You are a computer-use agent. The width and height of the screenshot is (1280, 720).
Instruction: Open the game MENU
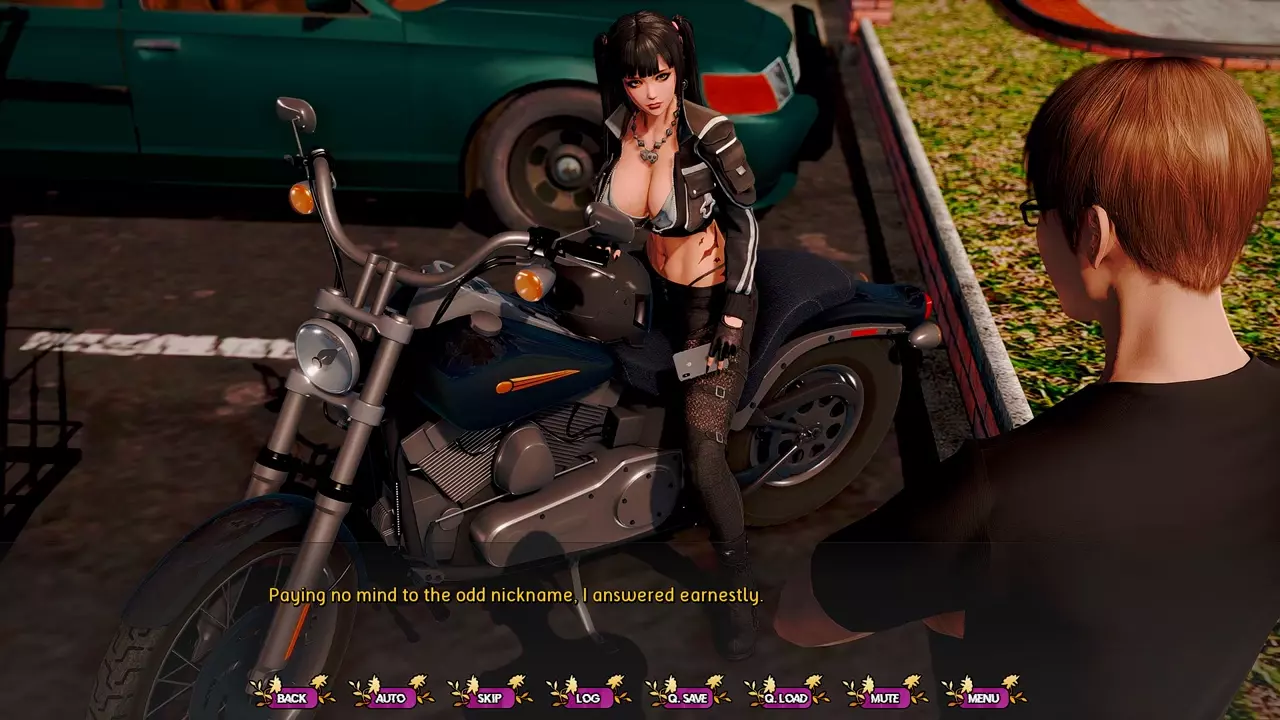tap(983, 697)
